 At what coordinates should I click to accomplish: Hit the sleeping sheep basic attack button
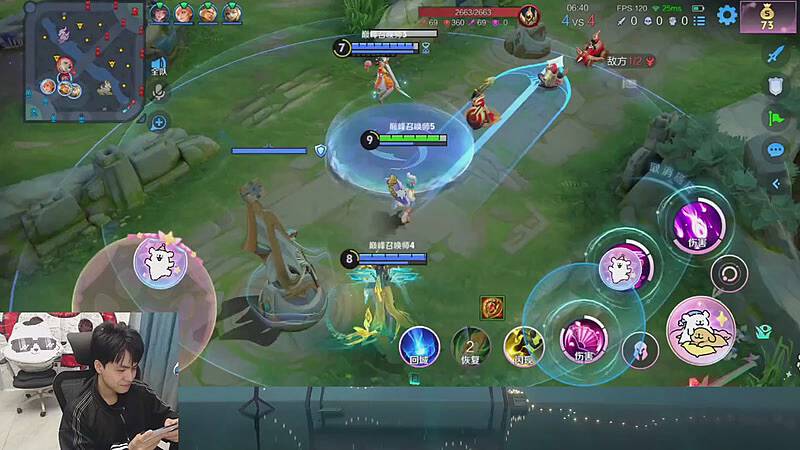click(701, 331)
